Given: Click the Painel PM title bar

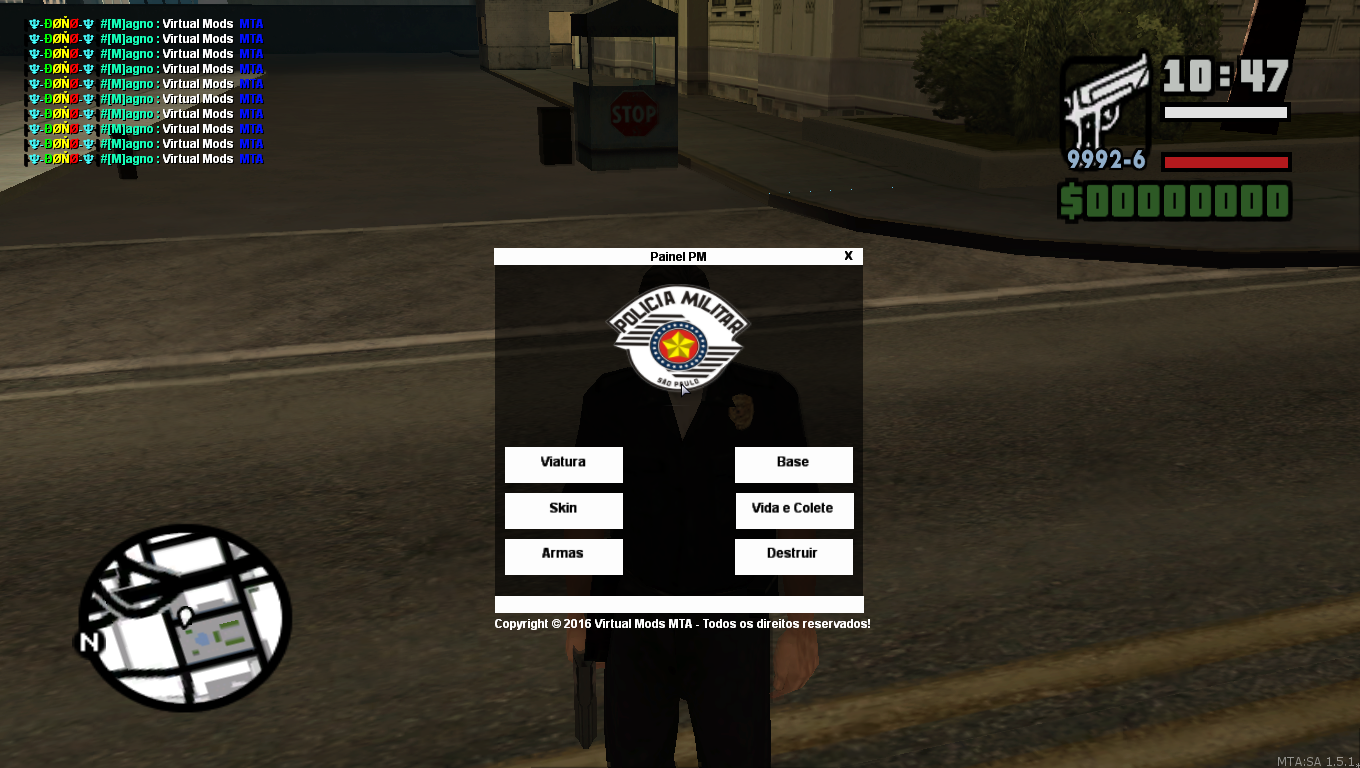Looking at the screenshot, I should coord(678,256).
